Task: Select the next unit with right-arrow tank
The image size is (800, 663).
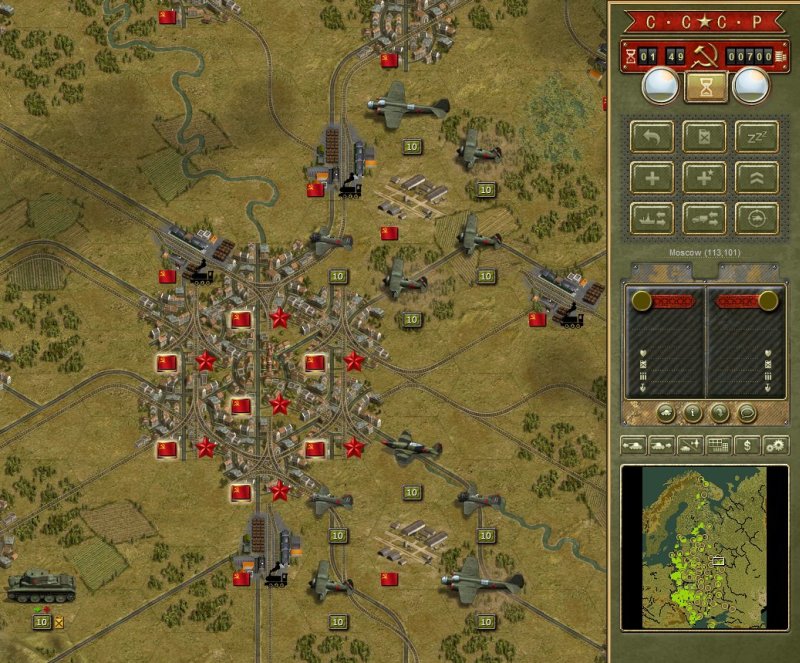Action: point(661,446)
